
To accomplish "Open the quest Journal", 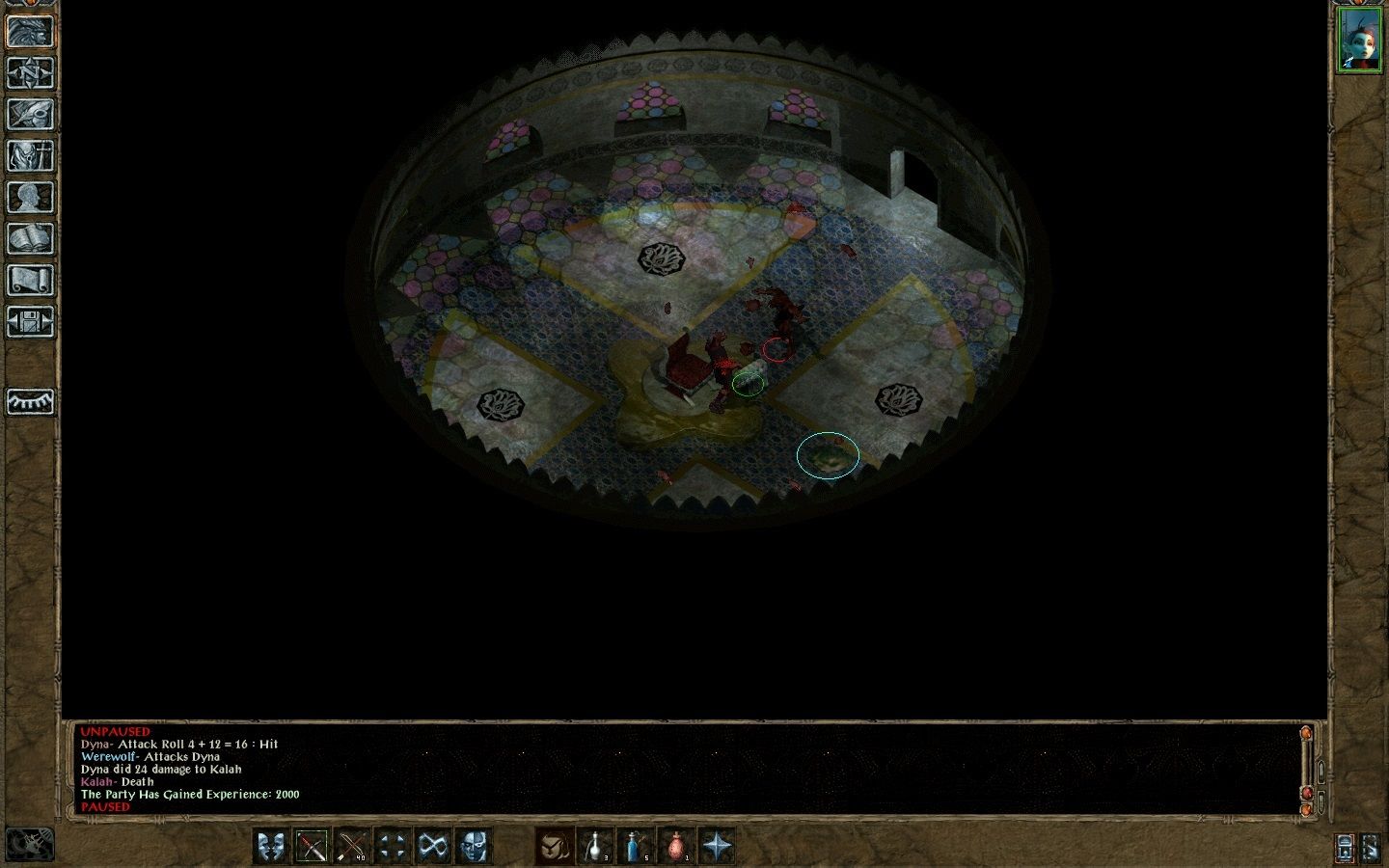I will coord(31,113).
